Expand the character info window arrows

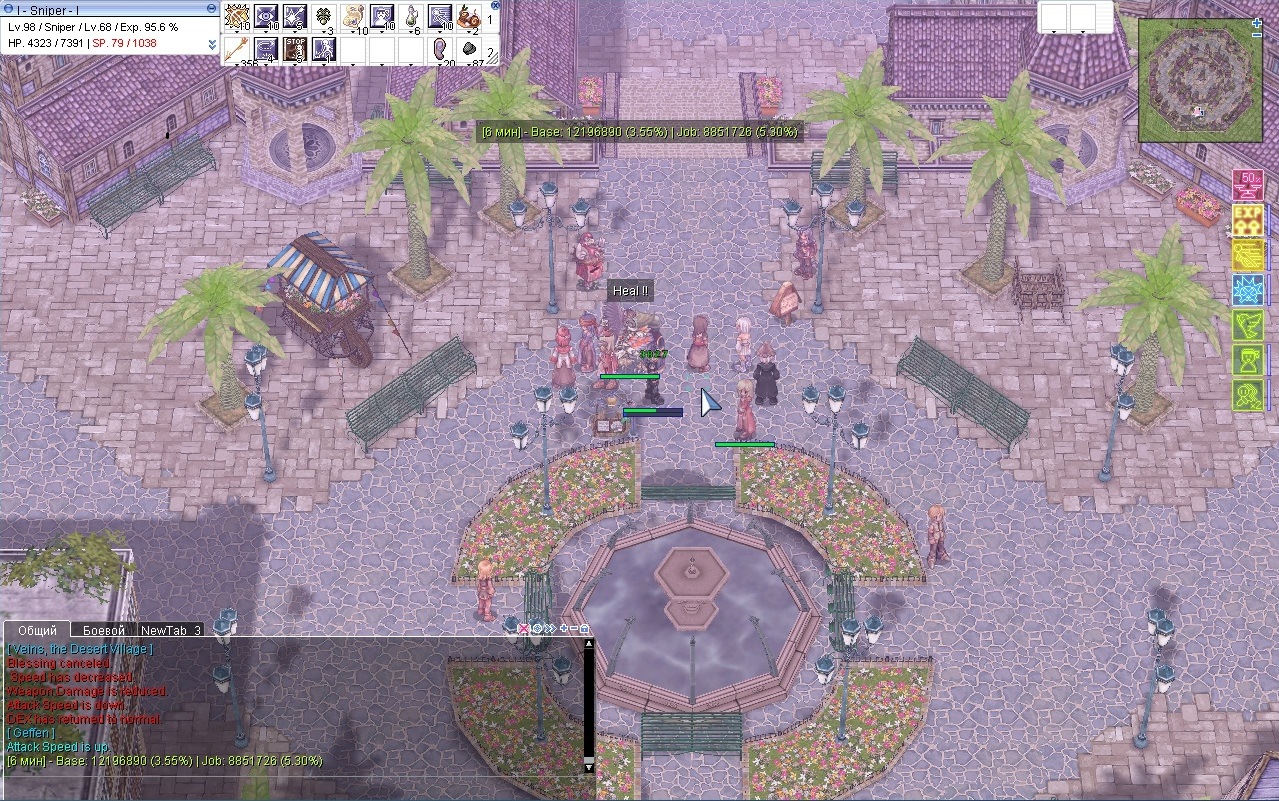(212, 44)
